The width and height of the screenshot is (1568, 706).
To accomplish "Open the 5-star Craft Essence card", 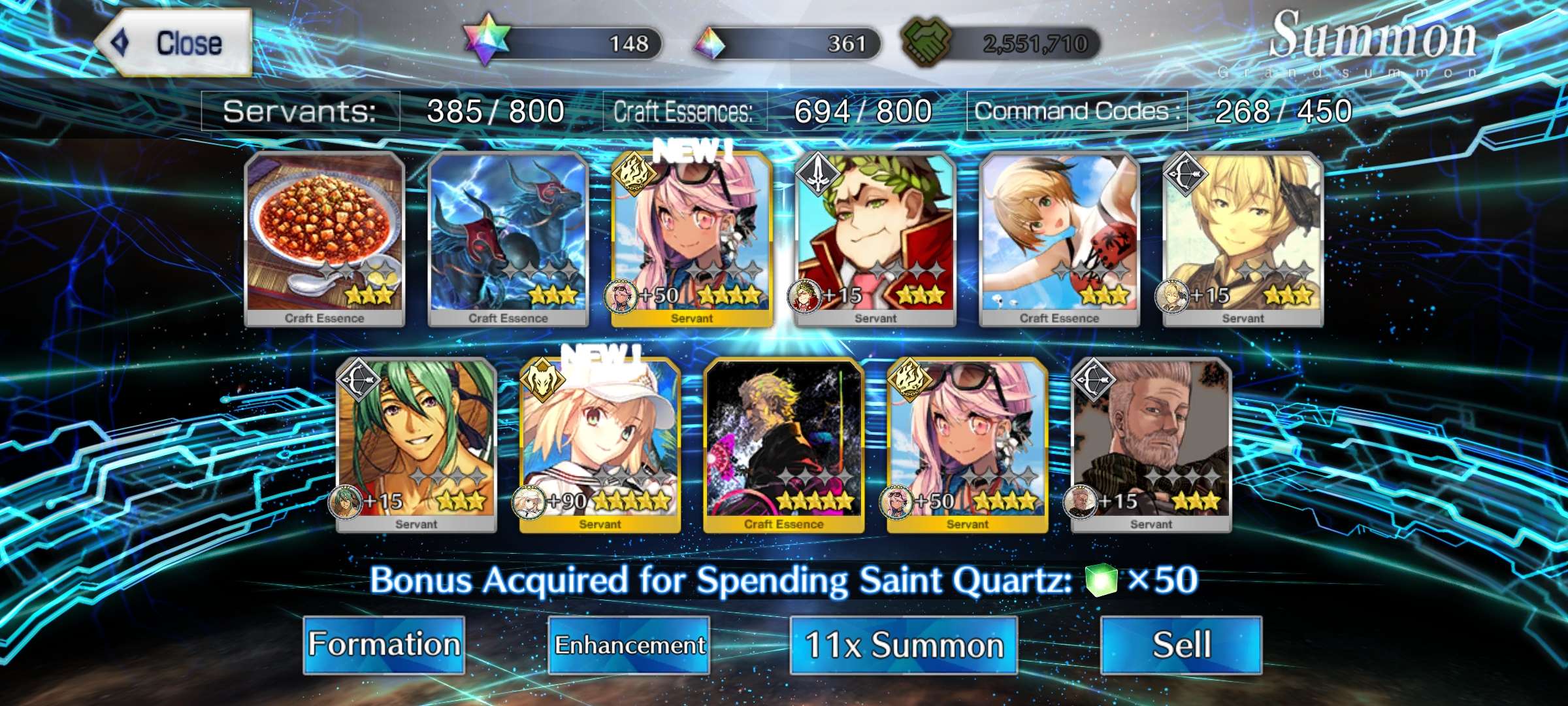I will coord(783,445).
